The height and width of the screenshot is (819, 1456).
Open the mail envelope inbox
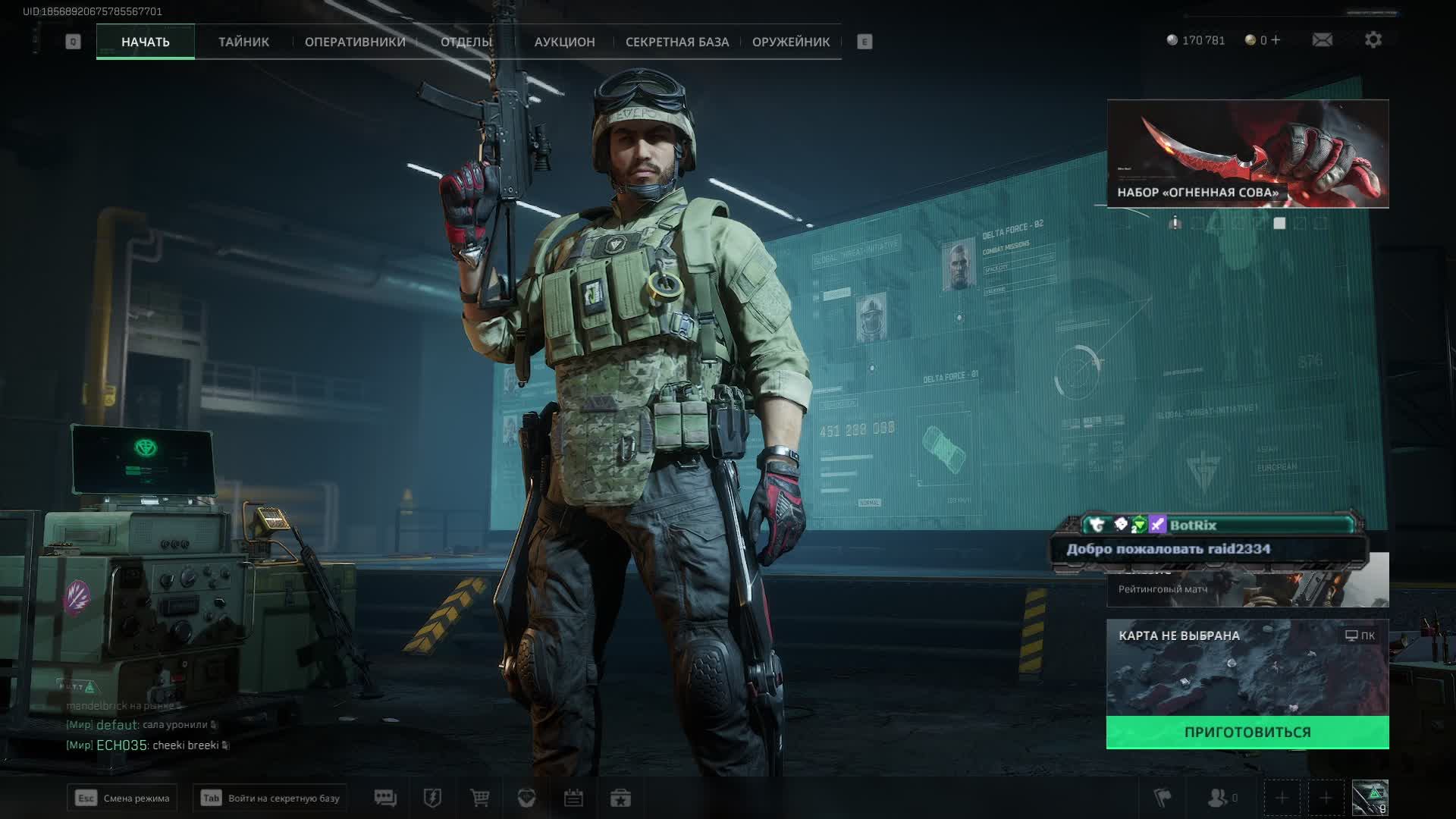pos(1322,40)
